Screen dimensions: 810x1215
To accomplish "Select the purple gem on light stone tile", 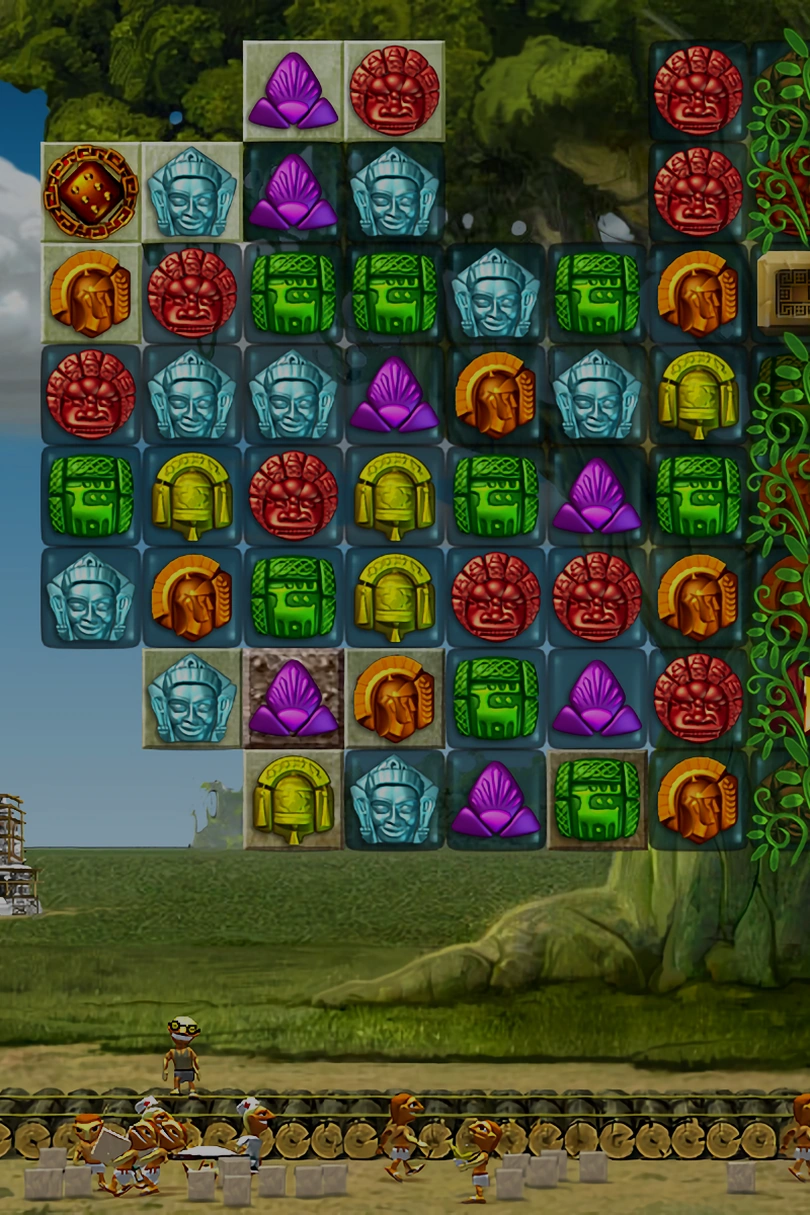I will point(293,90).
